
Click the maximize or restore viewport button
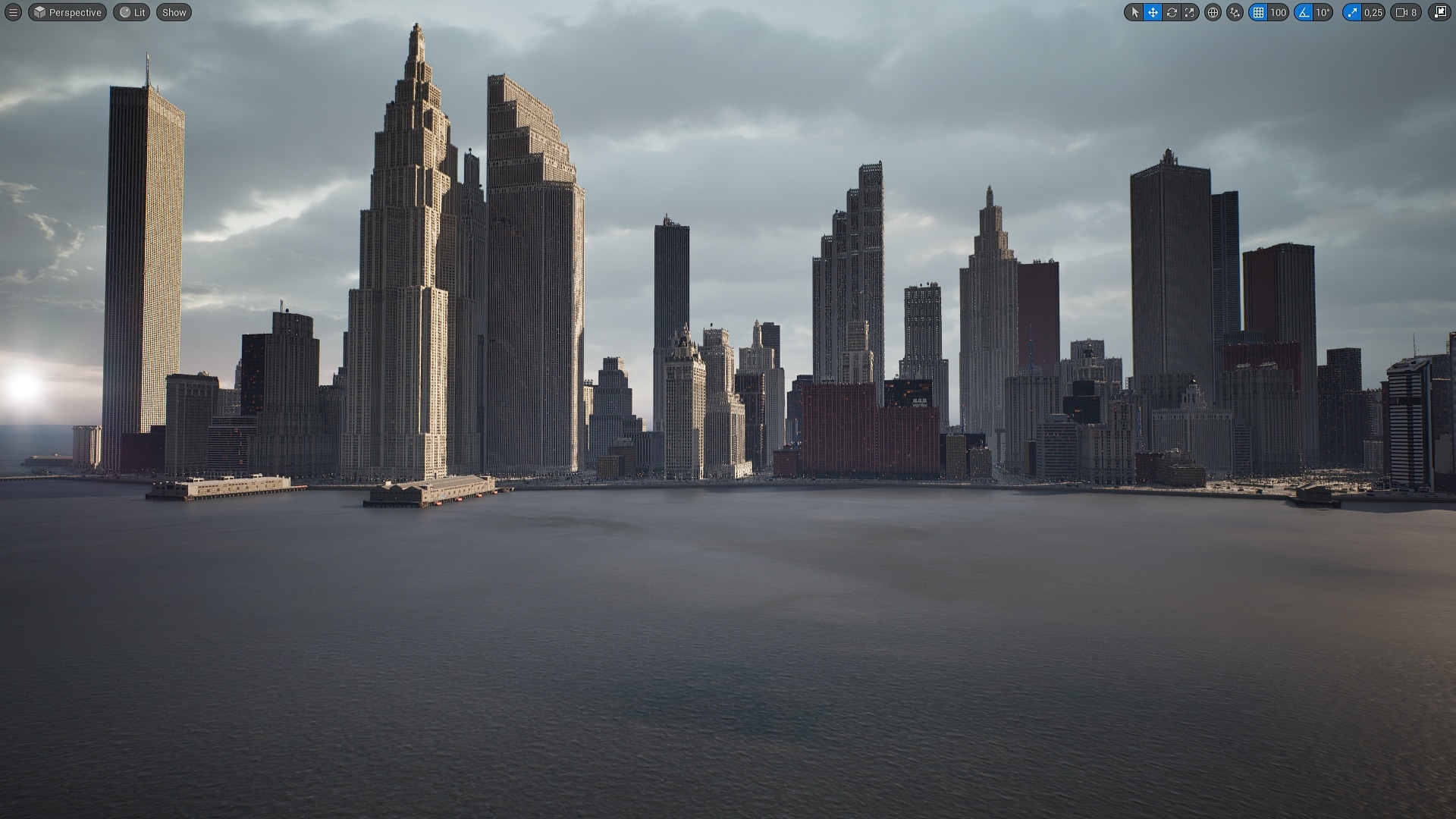(x=1439, y=12)
